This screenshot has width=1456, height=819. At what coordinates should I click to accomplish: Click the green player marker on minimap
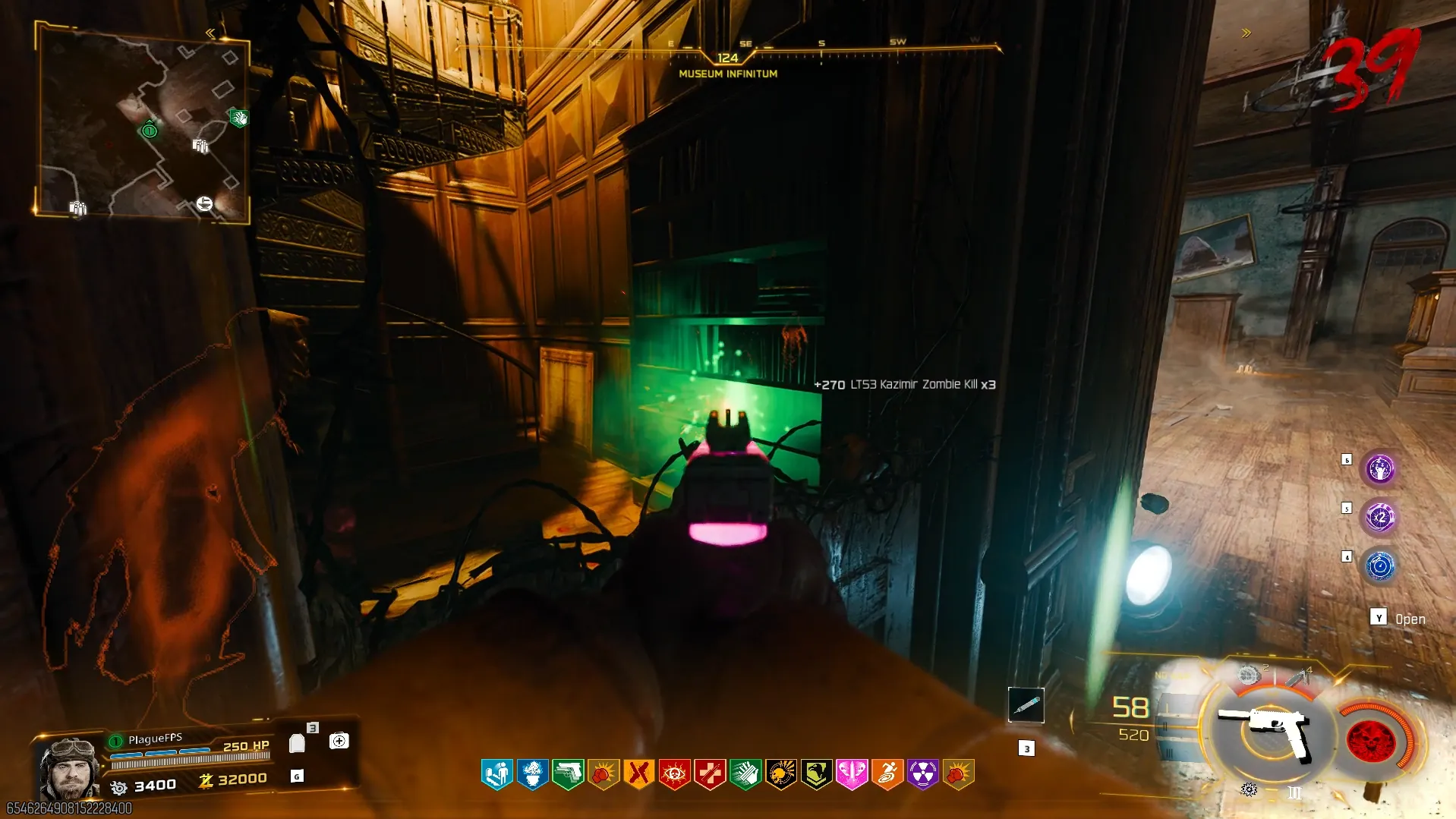(x=150, y=131)
